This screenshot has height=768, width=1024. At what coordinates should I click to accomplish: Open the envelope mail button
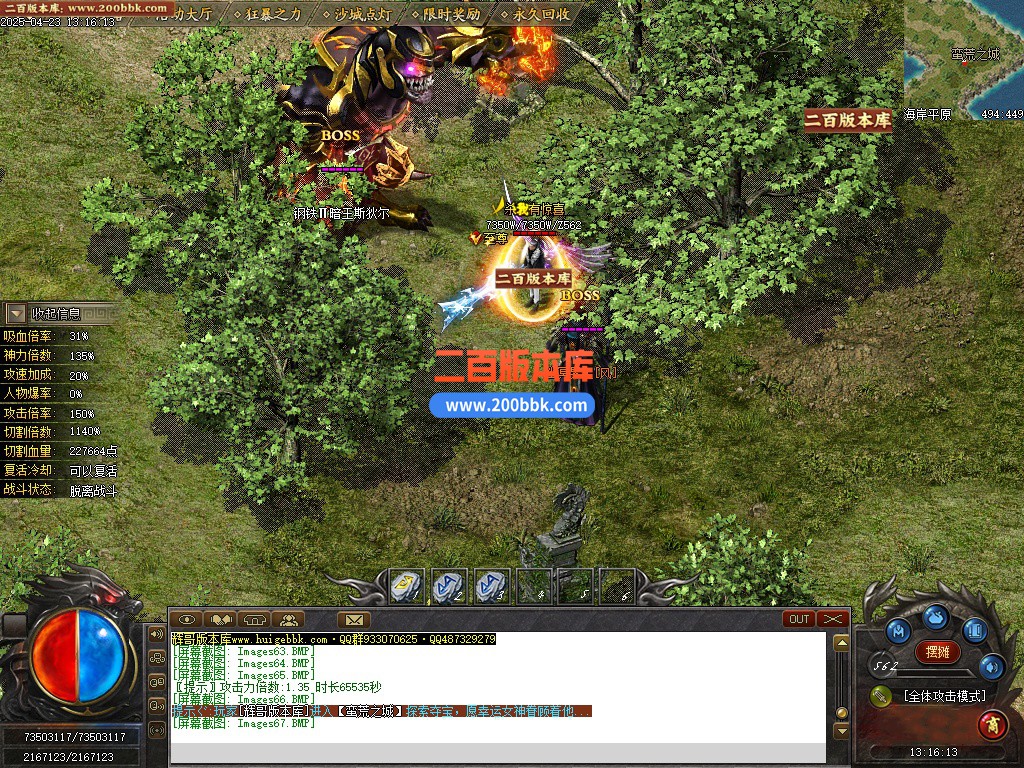pos(353,619)
